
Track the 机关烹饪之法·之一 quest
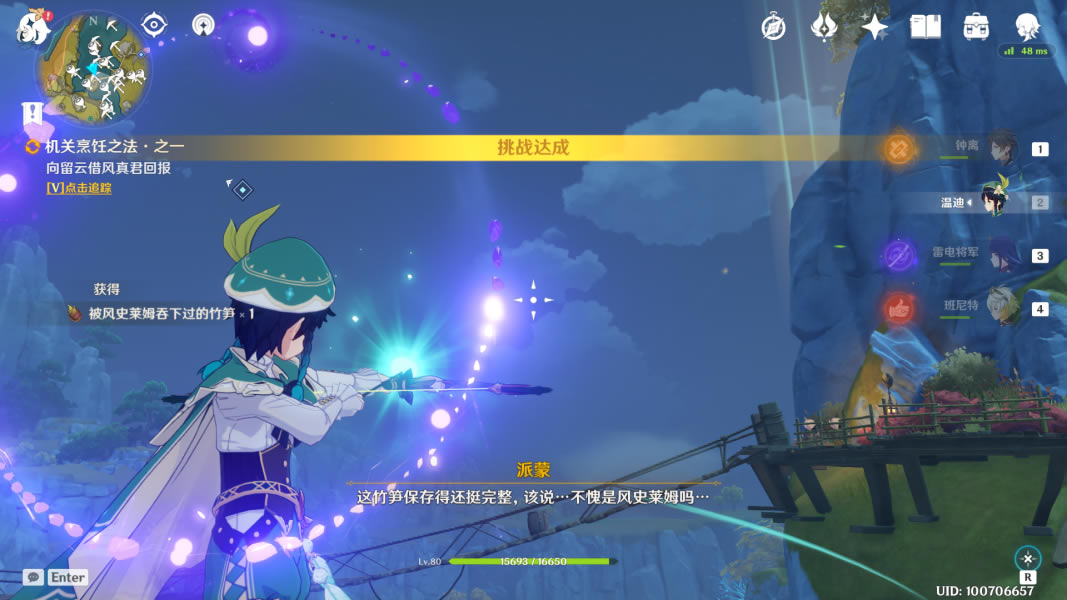(x=78, y=188)
